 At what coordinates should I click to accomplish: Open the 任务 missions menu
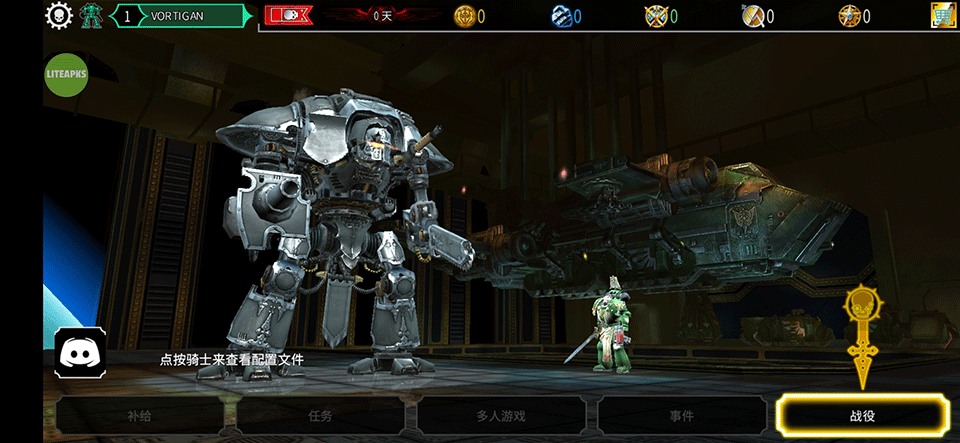320,415
